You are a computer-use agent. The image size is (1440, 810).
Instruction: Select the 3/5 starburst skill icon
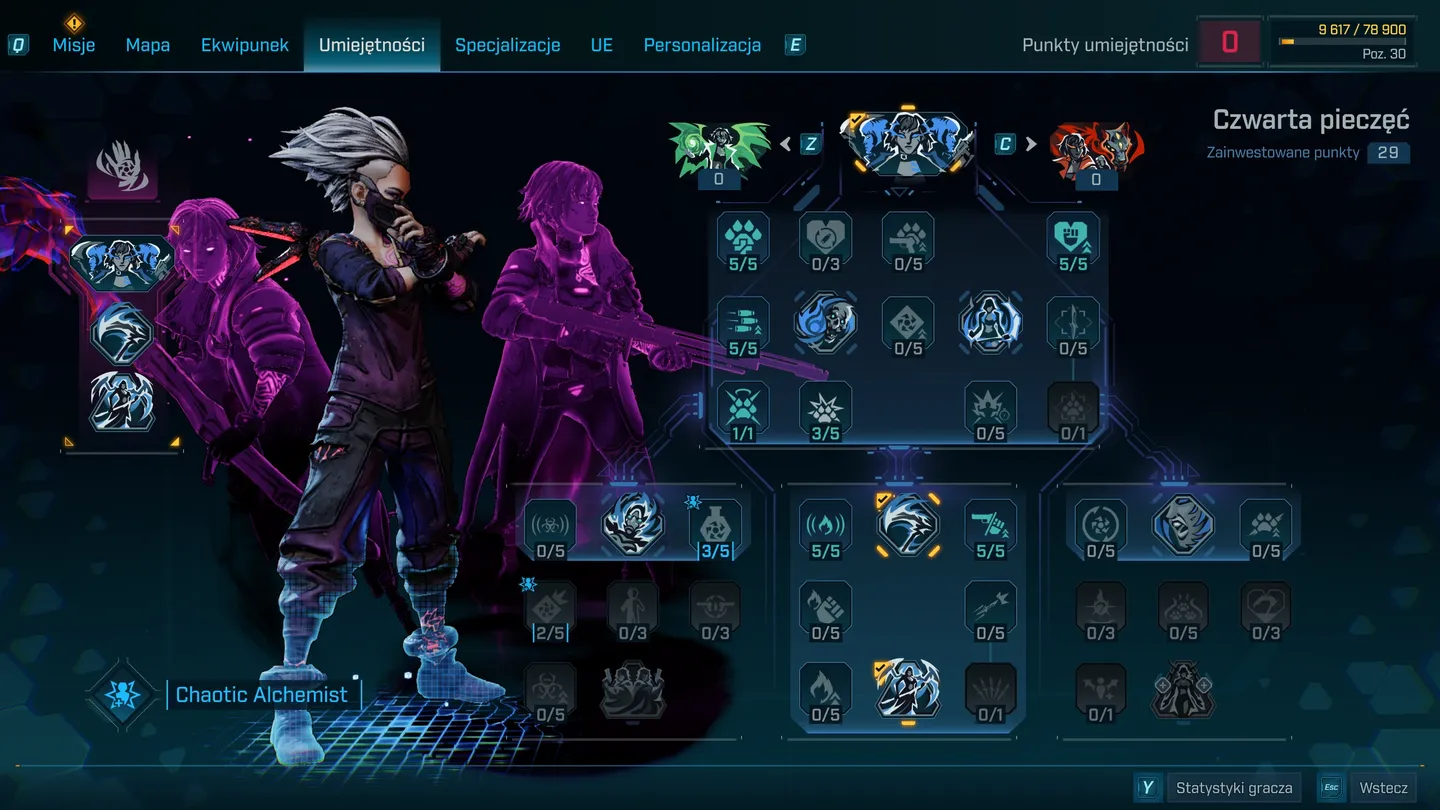[825, 408]
